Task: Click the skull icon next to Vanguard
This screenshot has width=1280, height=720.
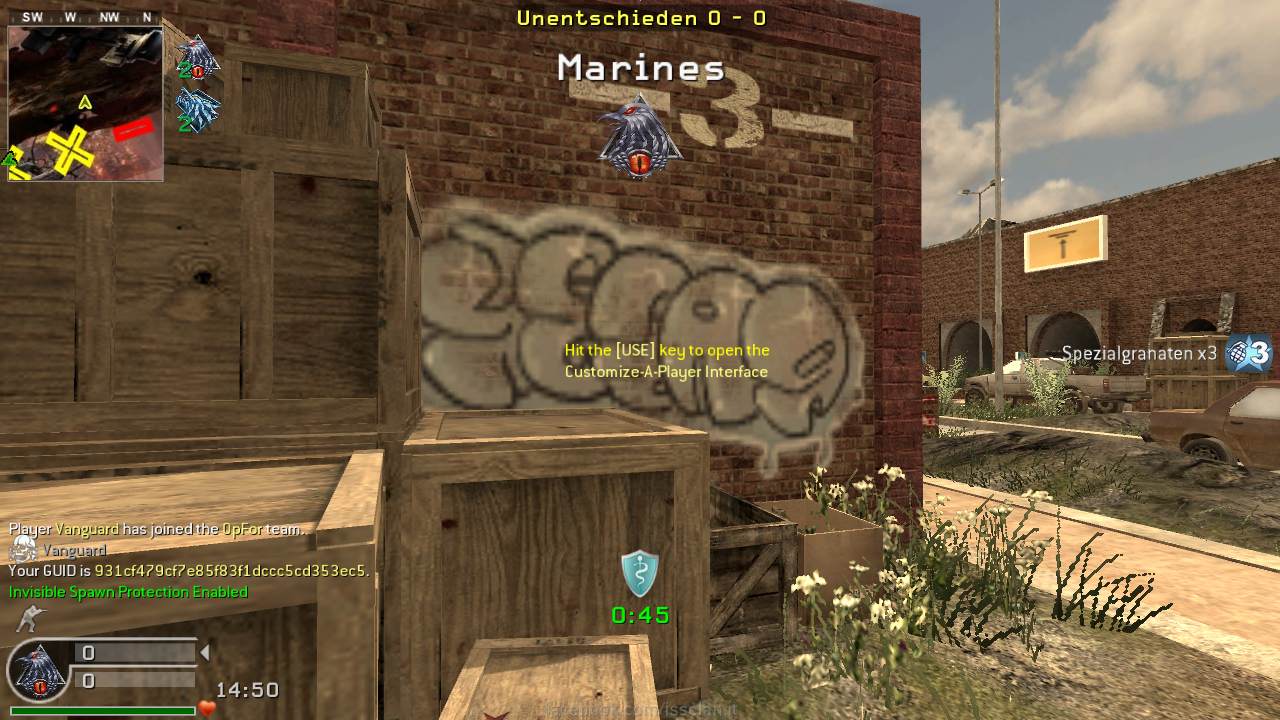Action: point(23,549)
